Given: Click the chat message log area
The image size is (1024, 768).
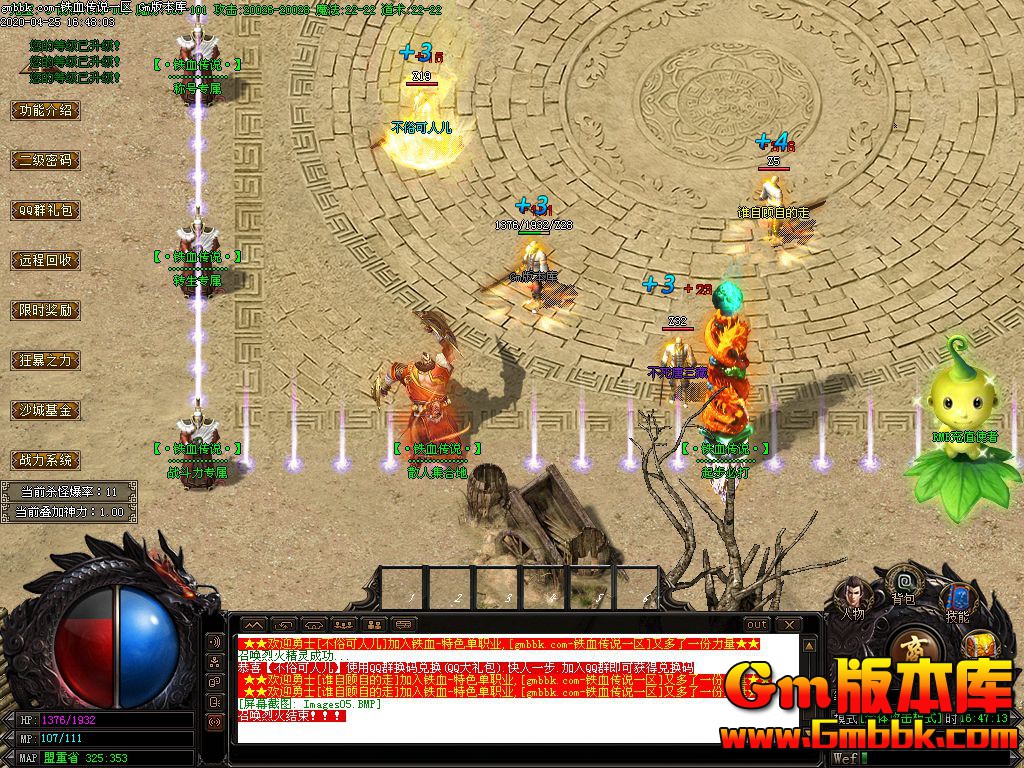Looking at the screenshot, I should 480,690.
